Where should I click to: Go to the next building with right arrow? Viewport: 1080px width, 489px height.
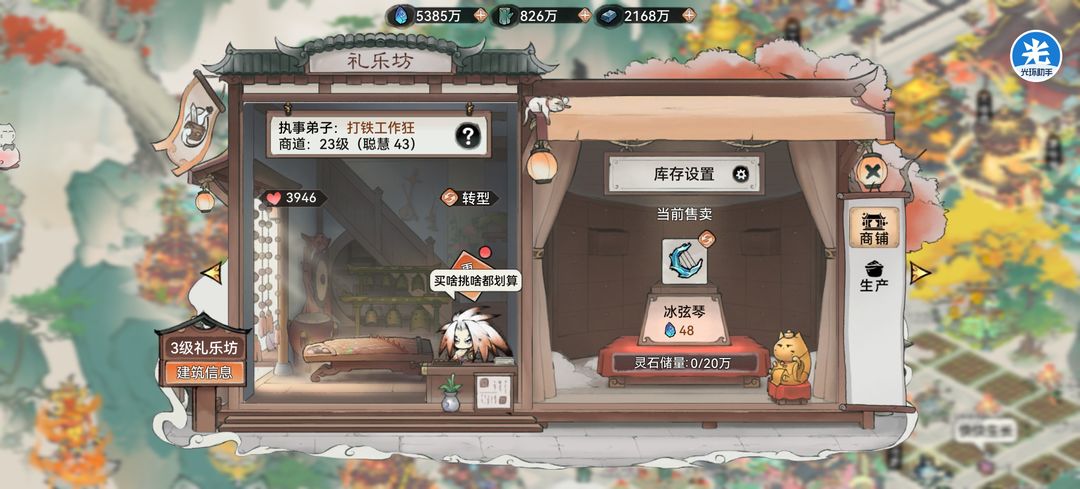coord(920,271)
